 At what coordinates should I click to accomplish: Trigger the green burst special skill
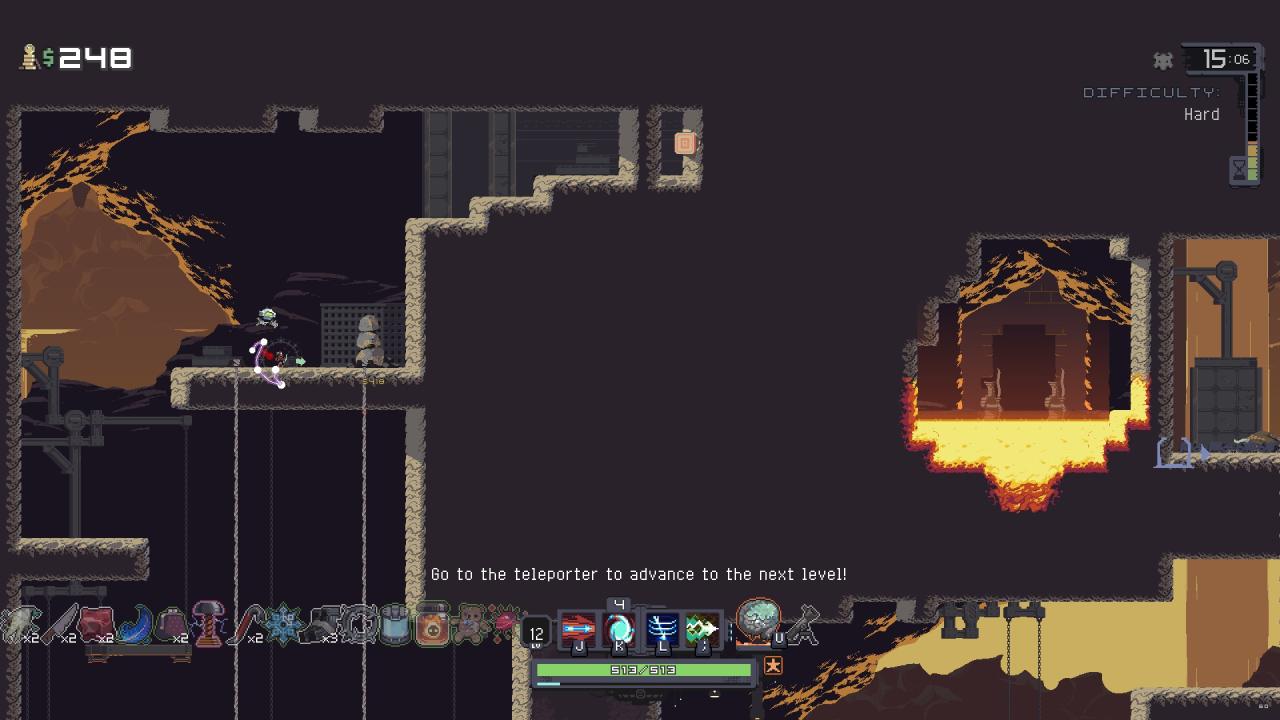tap(702, 629)
